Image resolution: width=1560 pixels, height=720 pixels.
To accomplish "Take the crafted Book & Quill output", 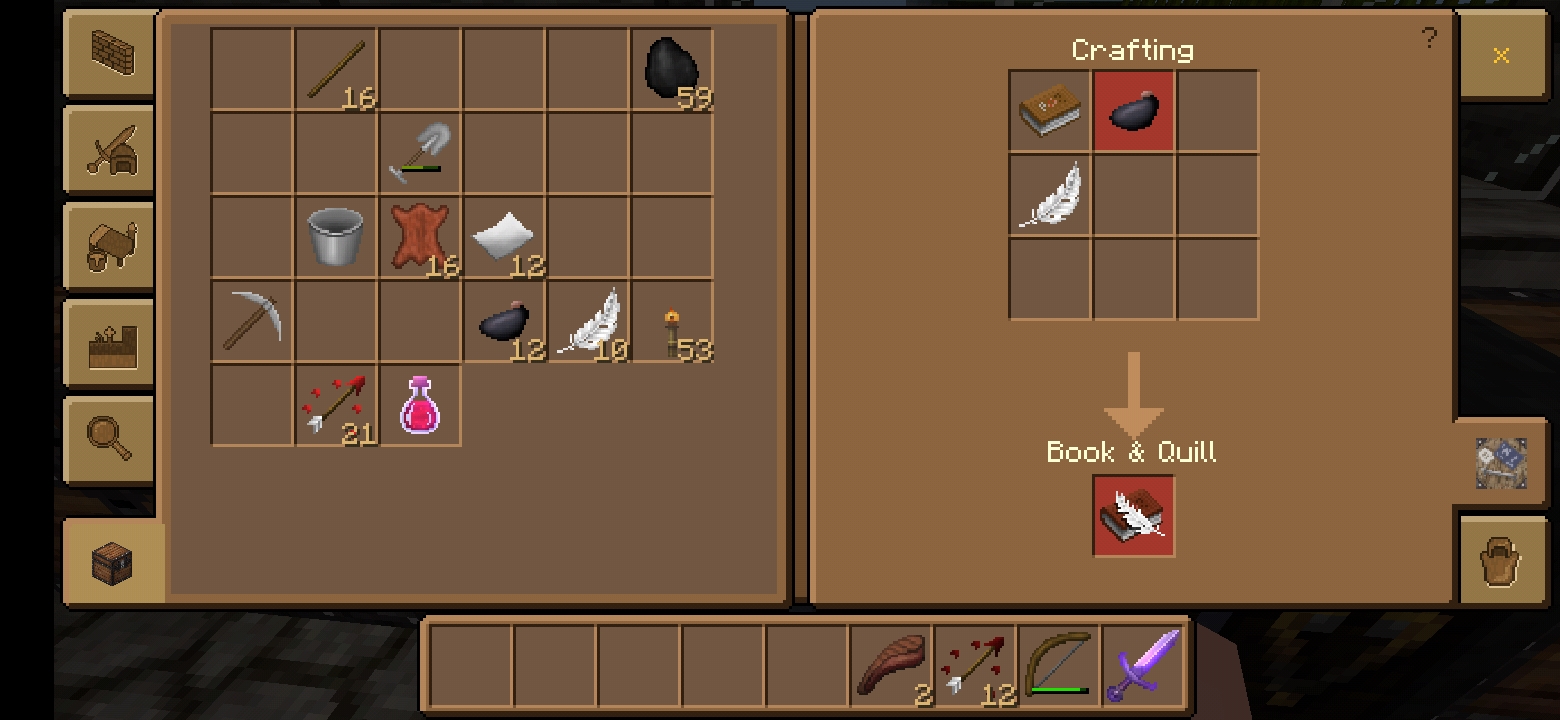I will [x=1133, y=516].
